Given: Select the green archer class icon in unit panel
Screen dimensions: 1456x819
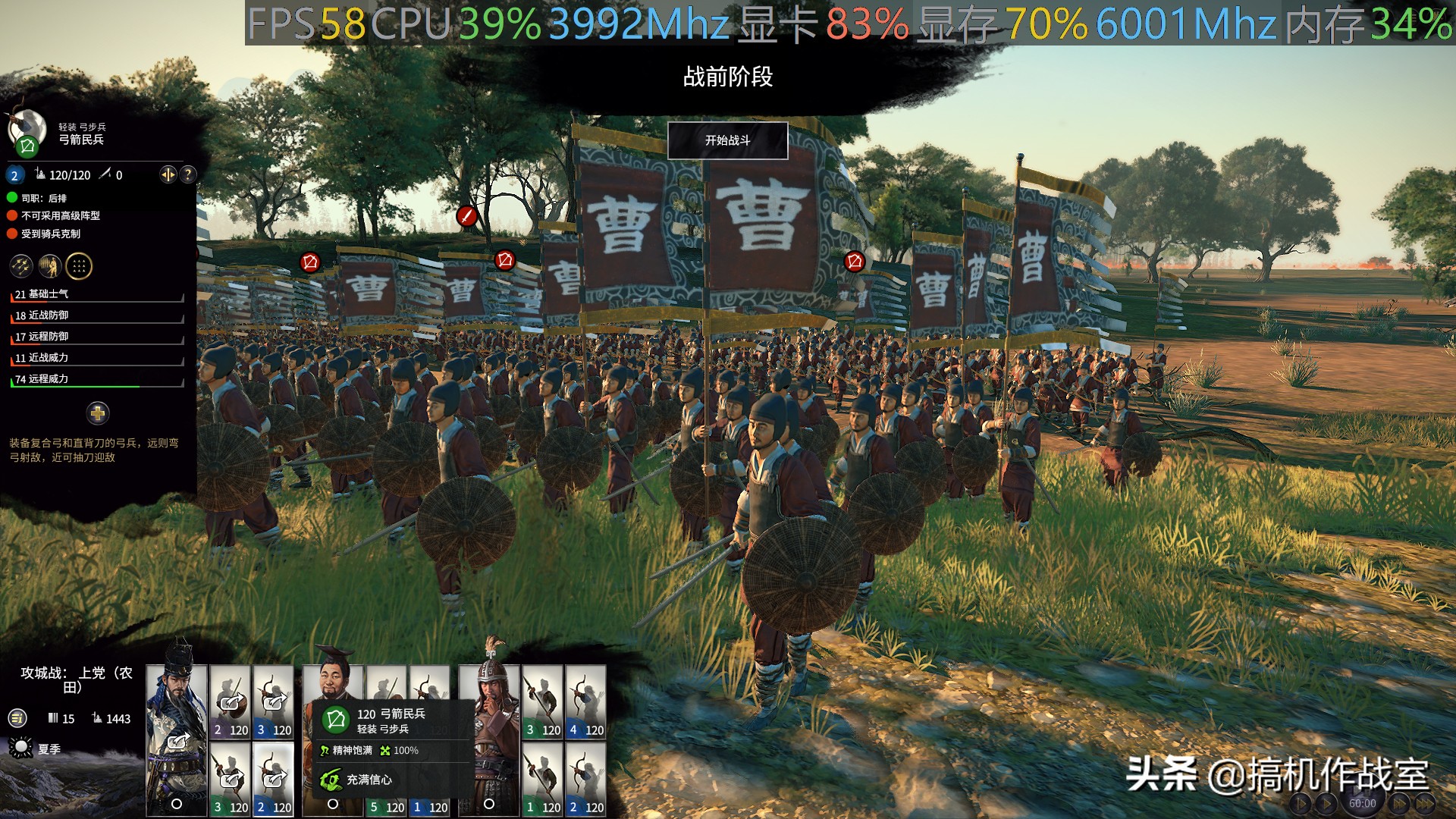Looking at the screenshot, I should (27, 147).
